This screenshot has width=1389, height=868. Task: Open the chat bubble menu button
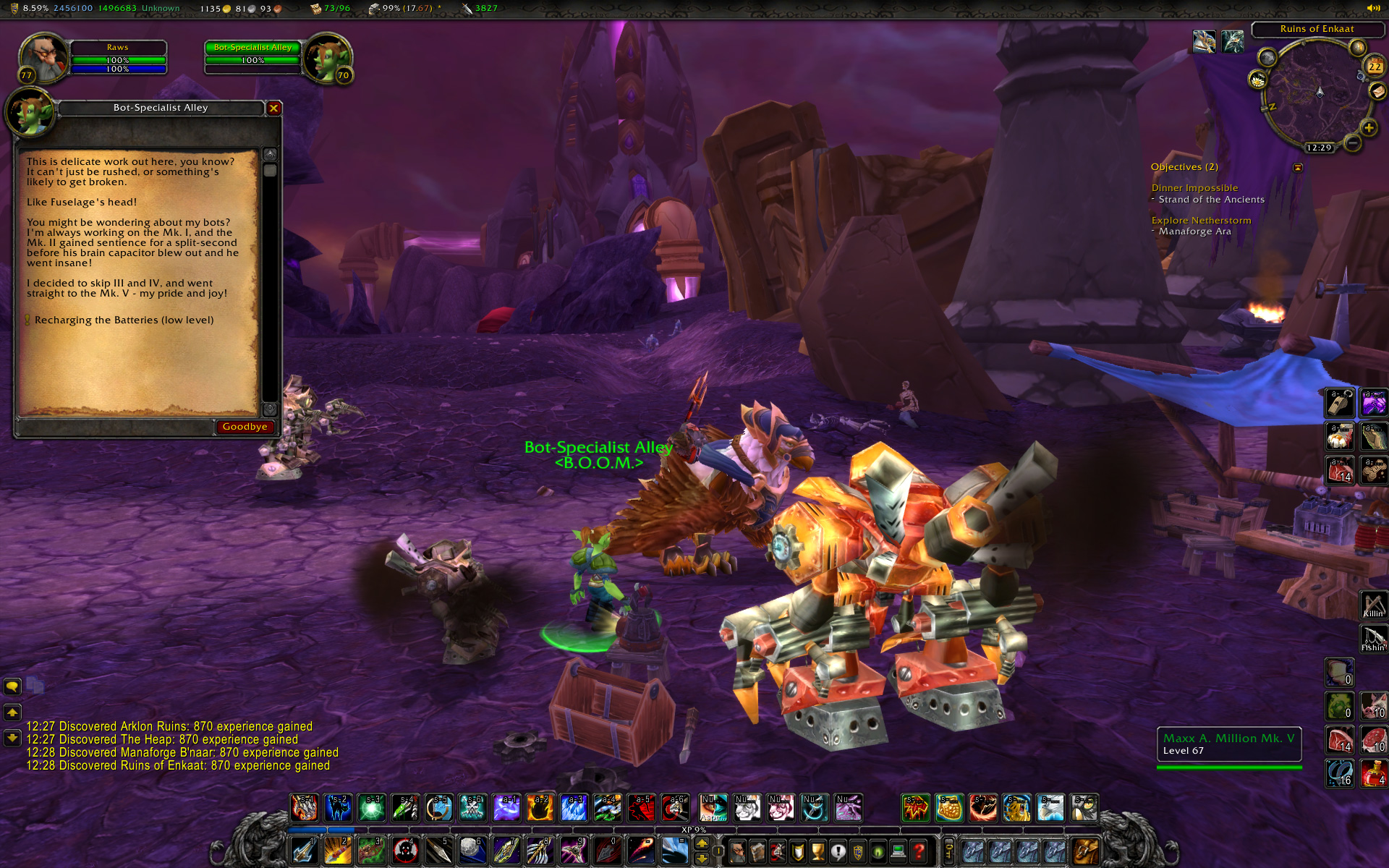pyautogui.click(x=12, y=686)
